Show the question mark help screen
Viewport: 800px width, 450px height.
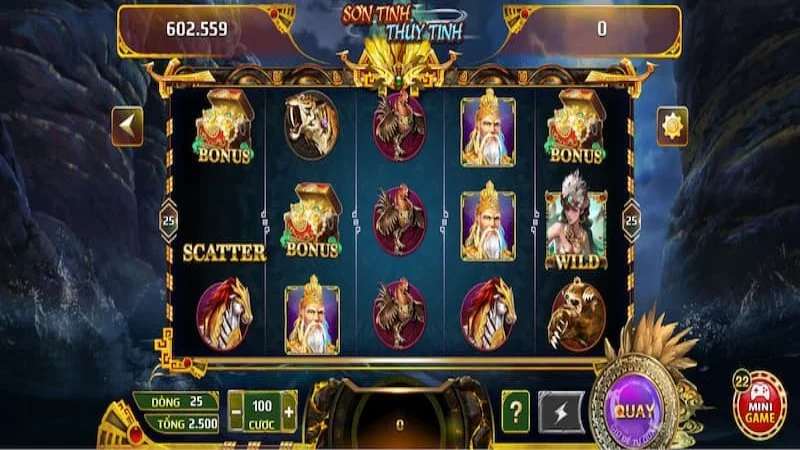(515, 411)
